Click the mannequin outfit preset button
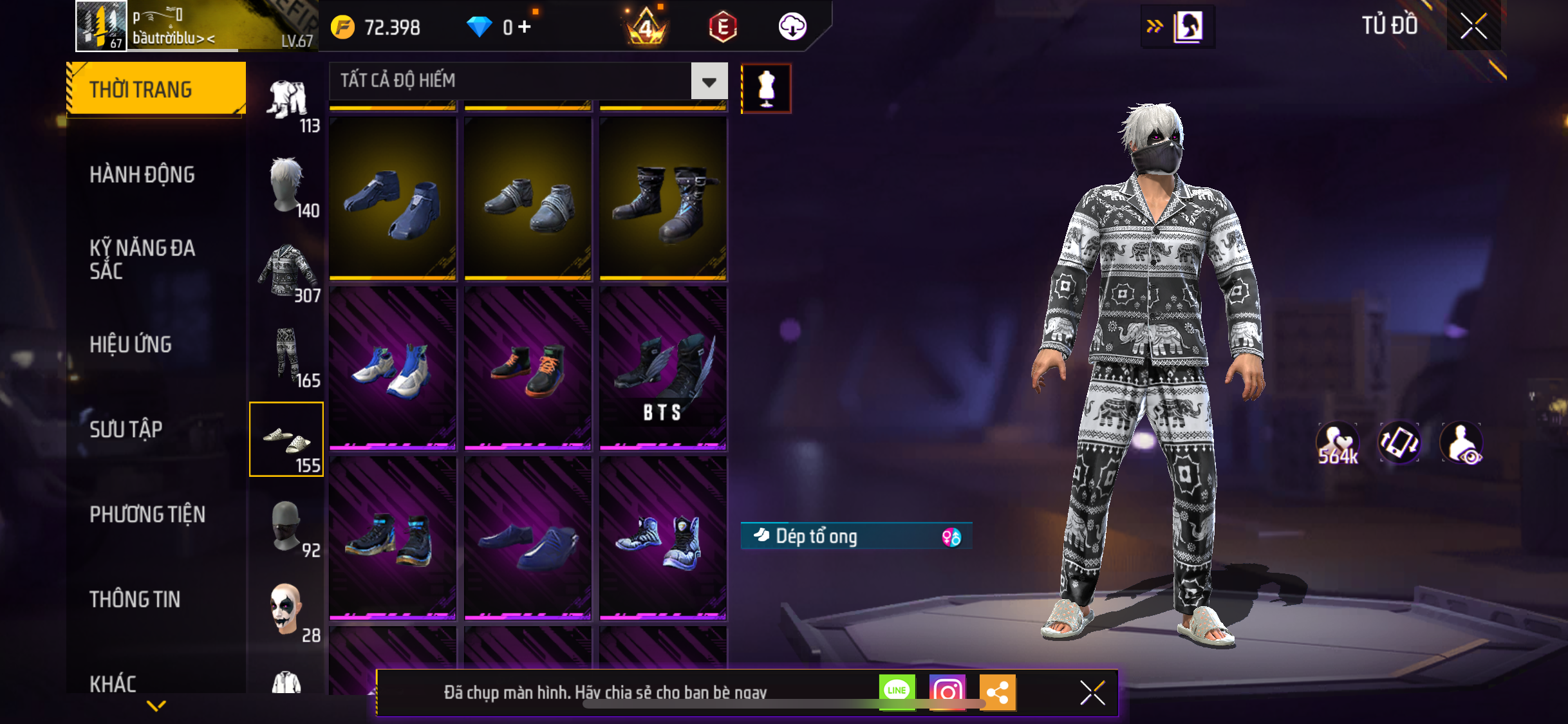 point(766,88)
